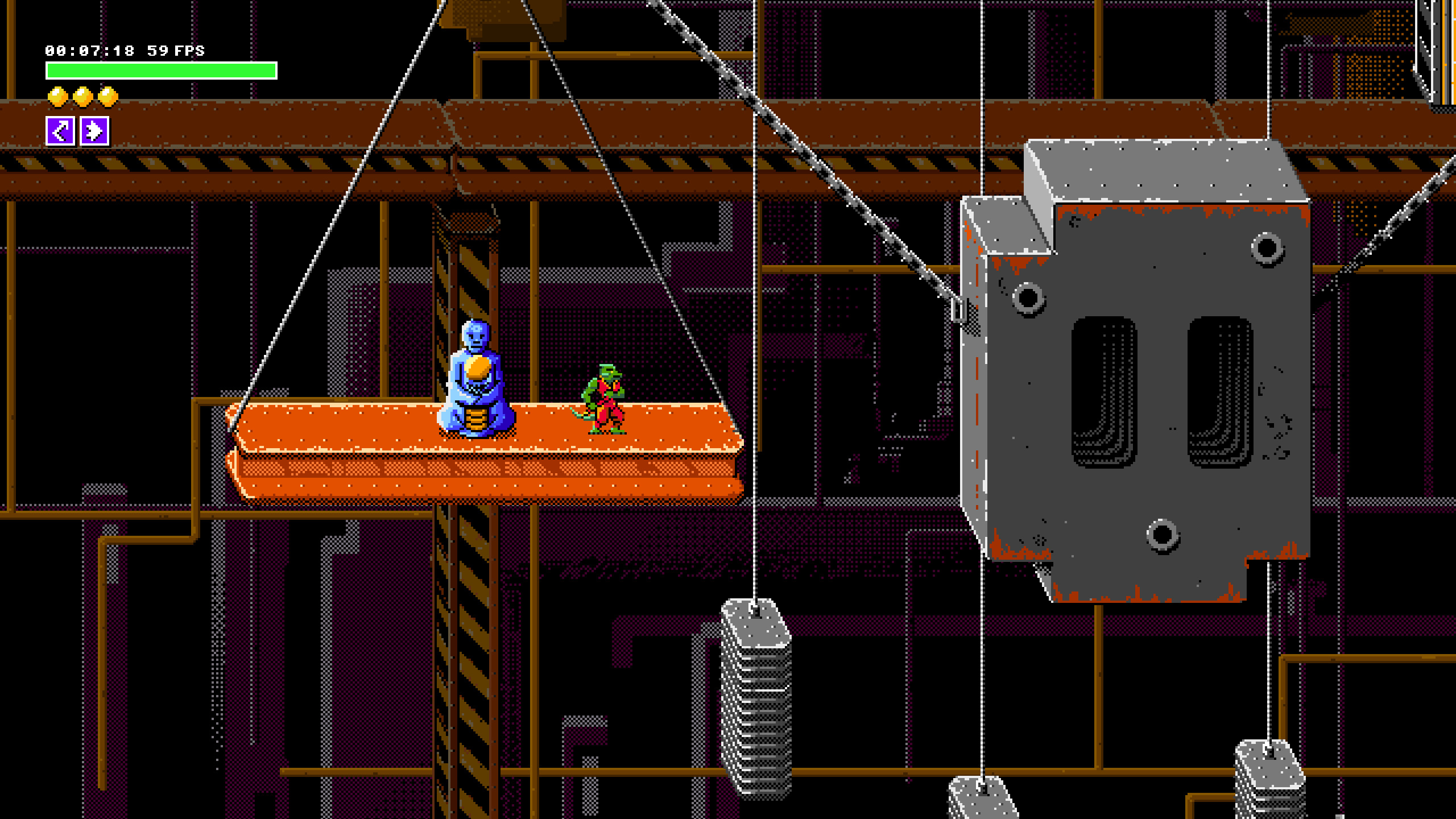Toggle the left-facing arrow indicator
This screenshot has width=1456, height=819.
point(61,130)
